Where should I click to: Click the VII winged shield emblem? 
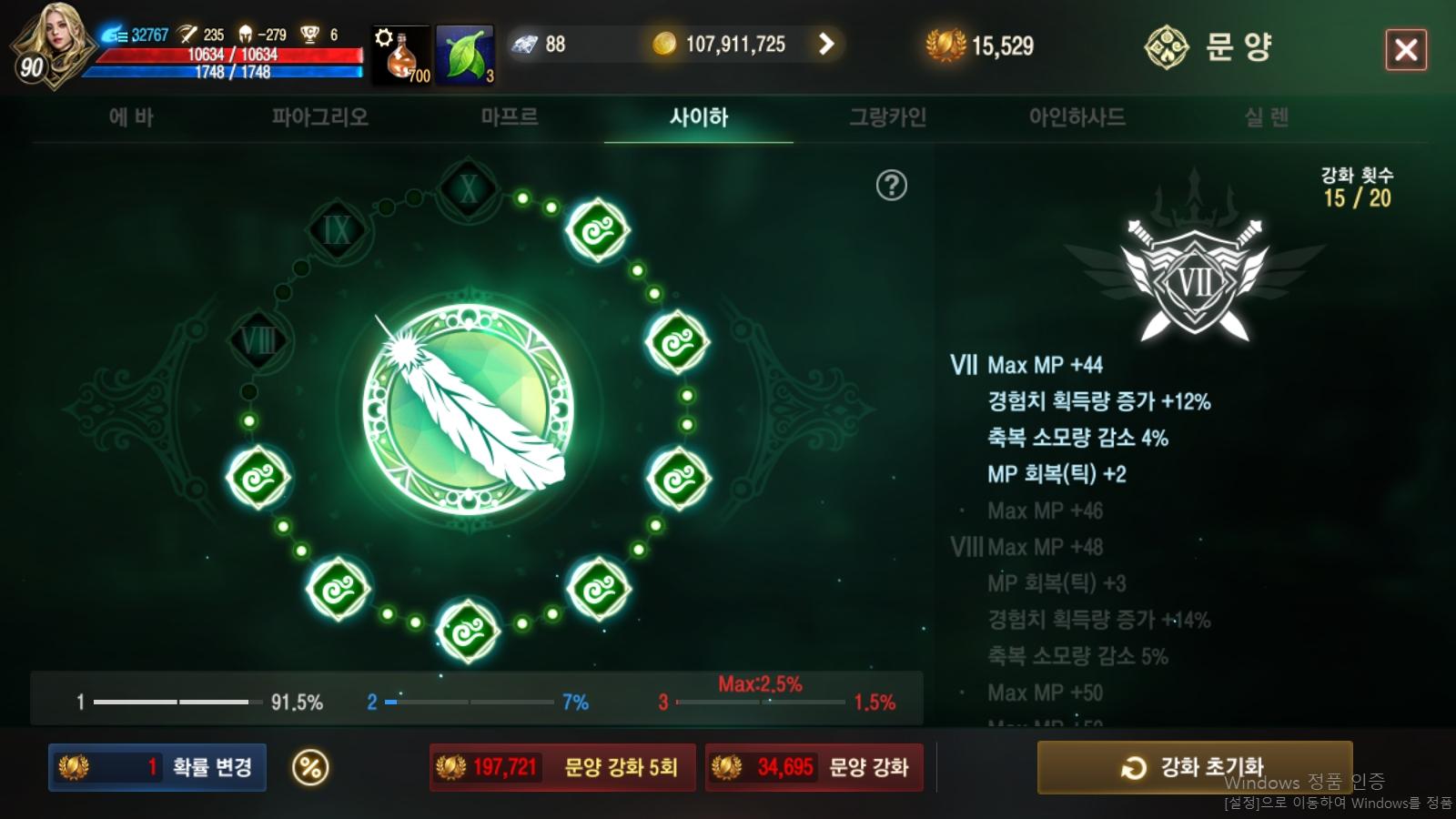(x=1195, y=282)
